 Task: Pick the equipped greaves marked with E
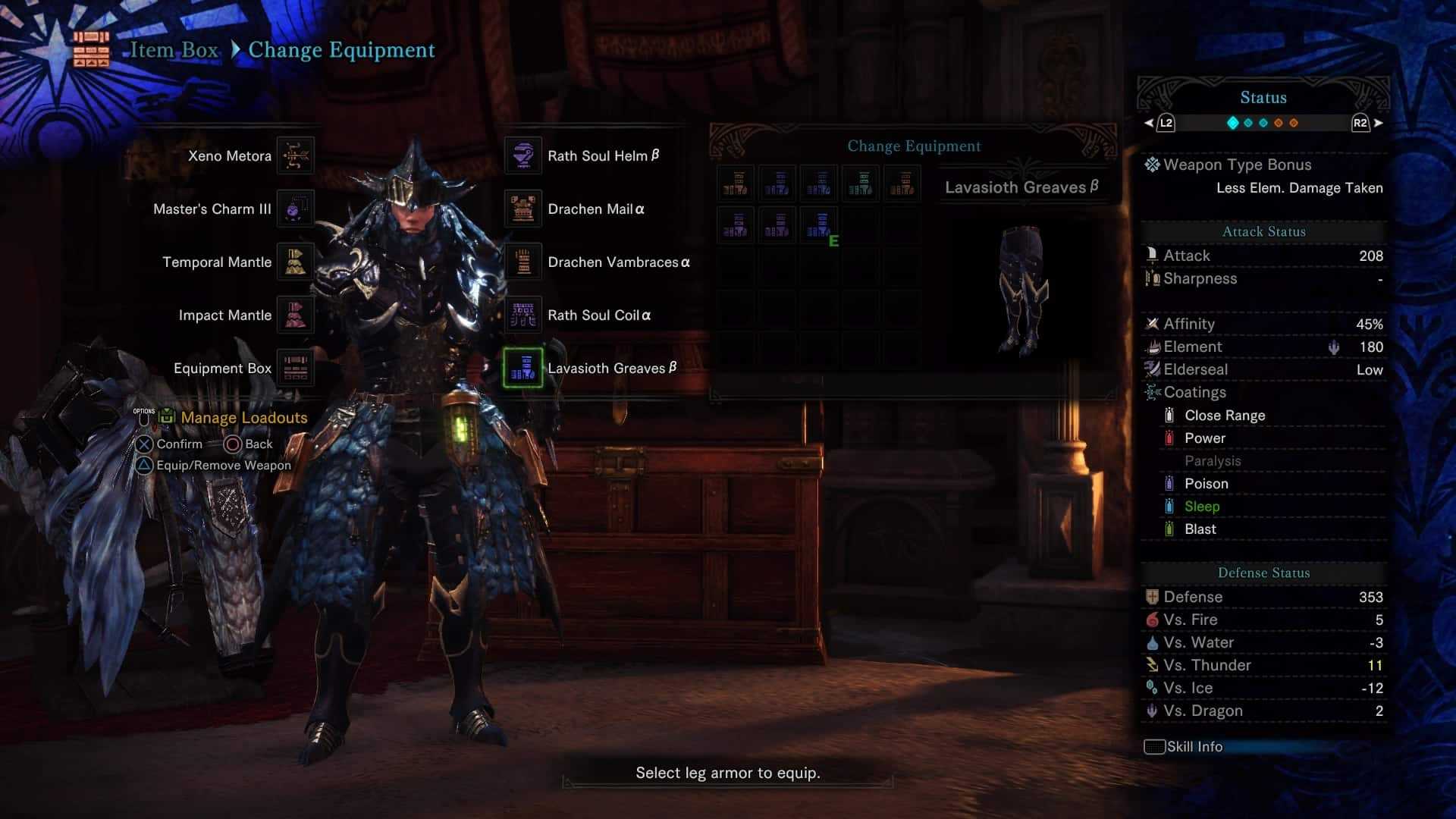click(819, 226)
